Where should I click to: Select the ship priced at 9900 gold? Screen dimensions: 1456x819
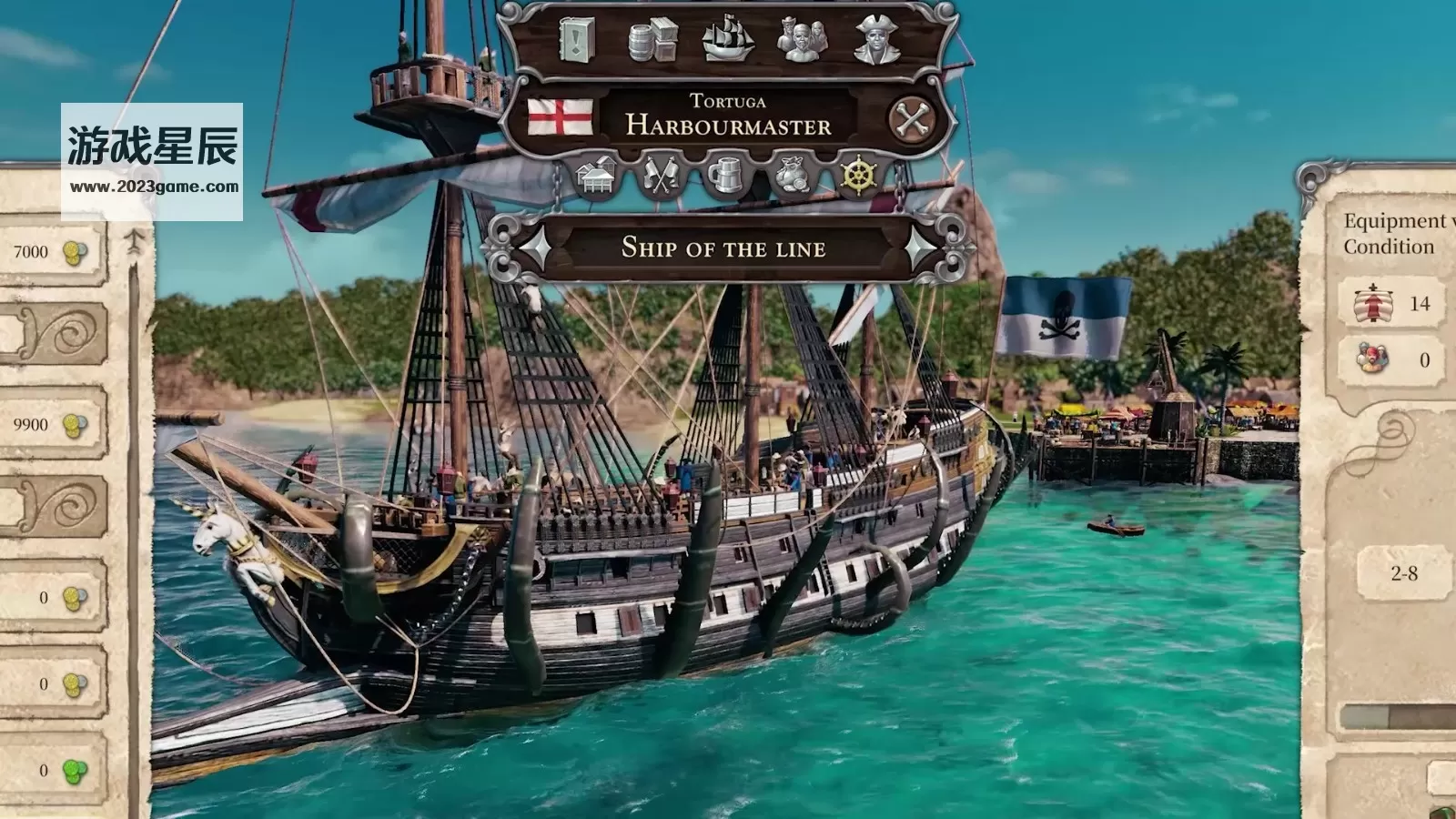pyautogui.click(x=51, y=424)
